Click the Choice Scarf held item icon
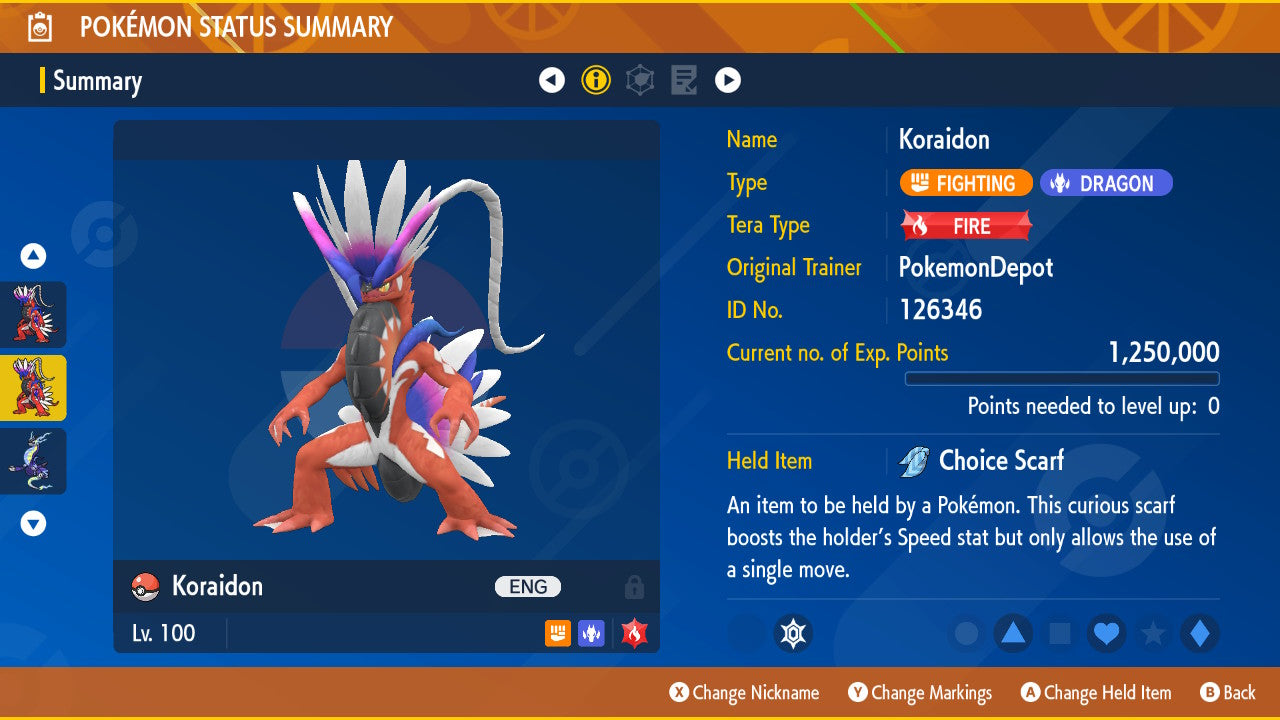1280x720 pixels. [x=914, y=462]
